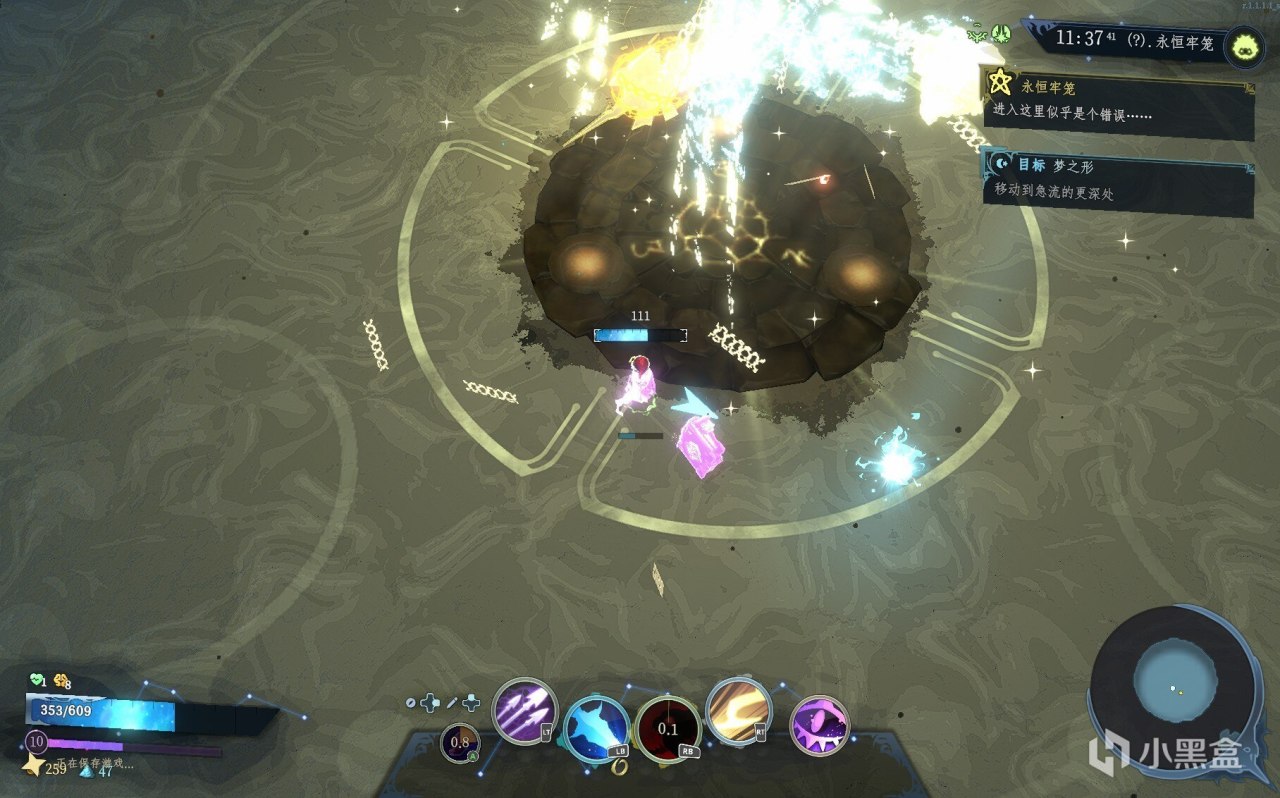Image resolution: width=1280 pixels, height=798 pixels.
Task: Activate the purple triple-arrow ability
Action: 525,711
